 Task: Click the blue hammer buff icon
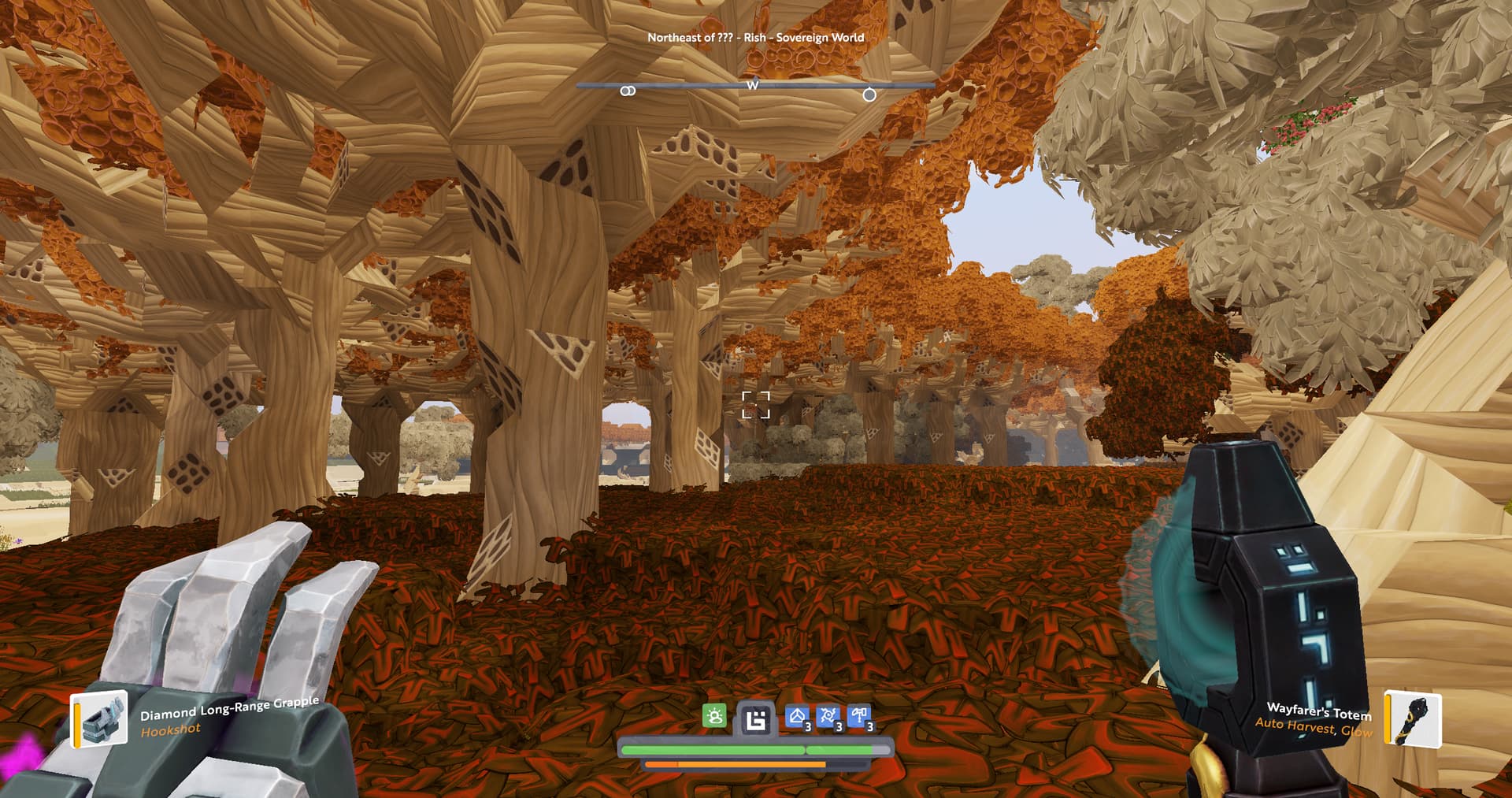click(x=859, y=717)
